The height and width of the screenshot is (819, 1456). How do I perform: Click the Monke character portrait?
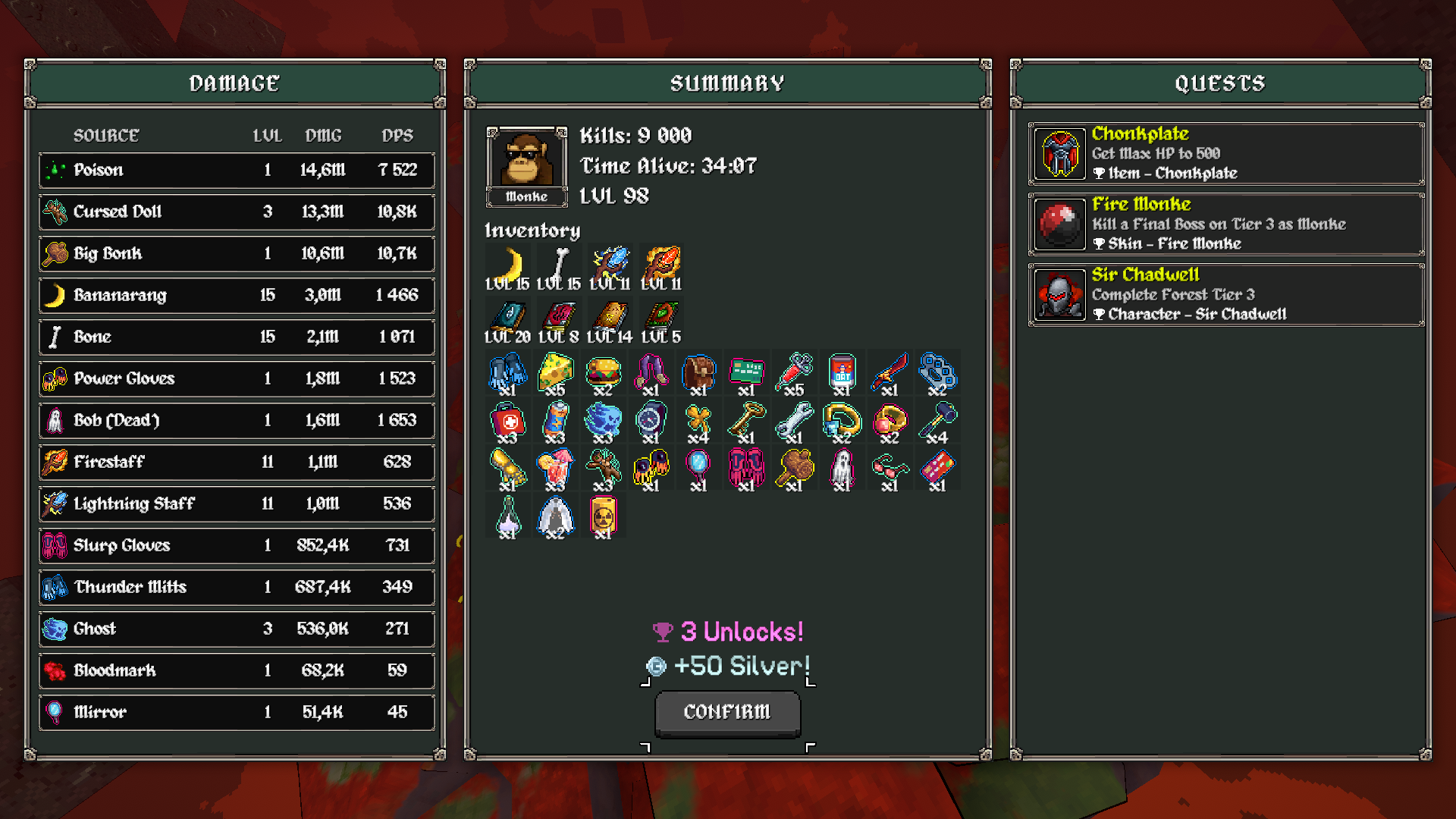(x=526, y=160)
